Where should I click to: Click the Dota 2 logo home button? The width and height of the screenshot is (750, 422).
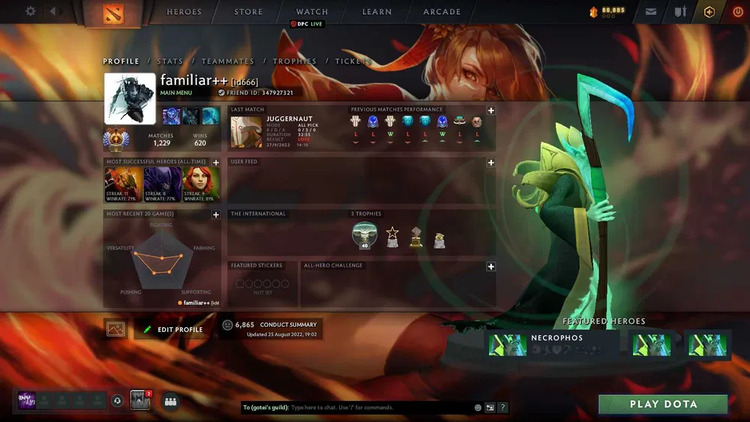click(x=100, y=14)
